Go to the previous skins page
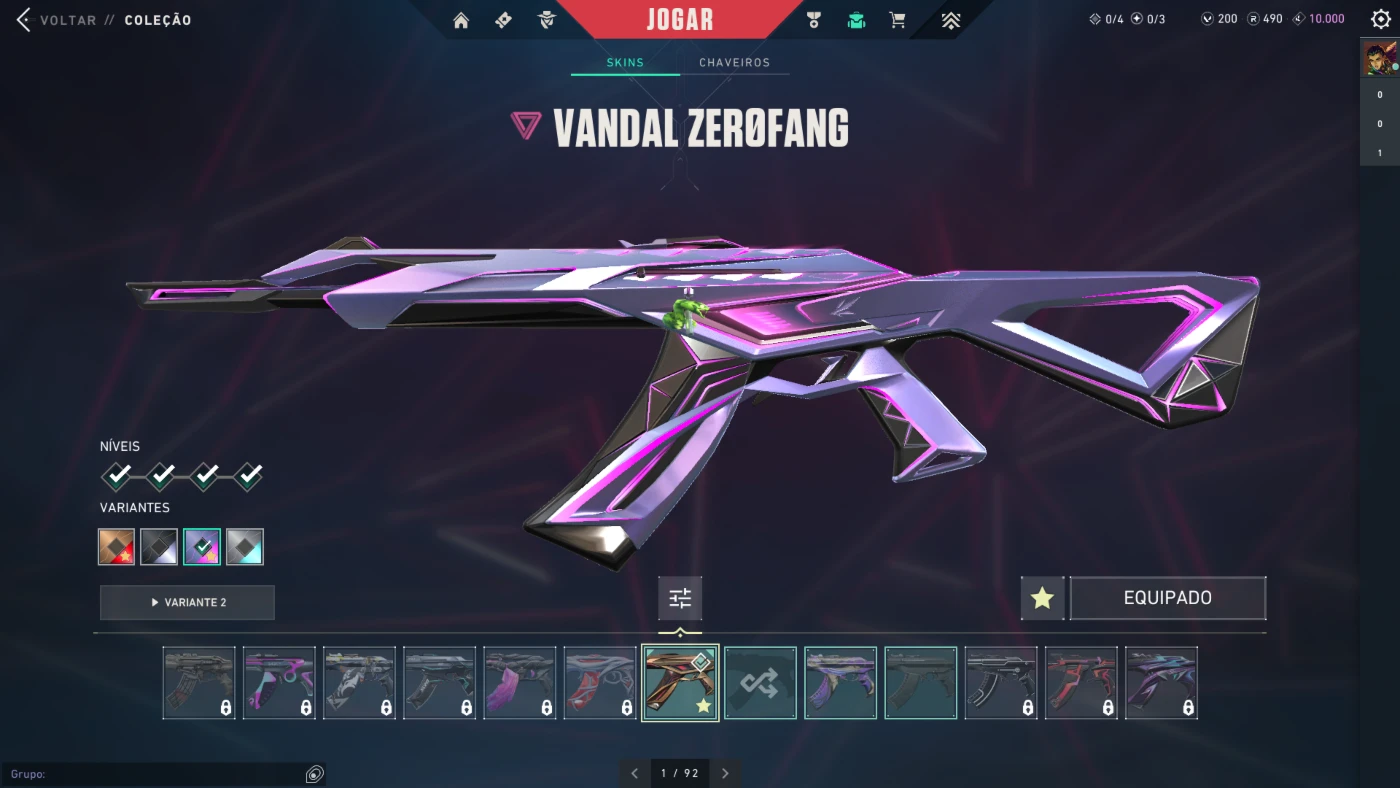 634,773
